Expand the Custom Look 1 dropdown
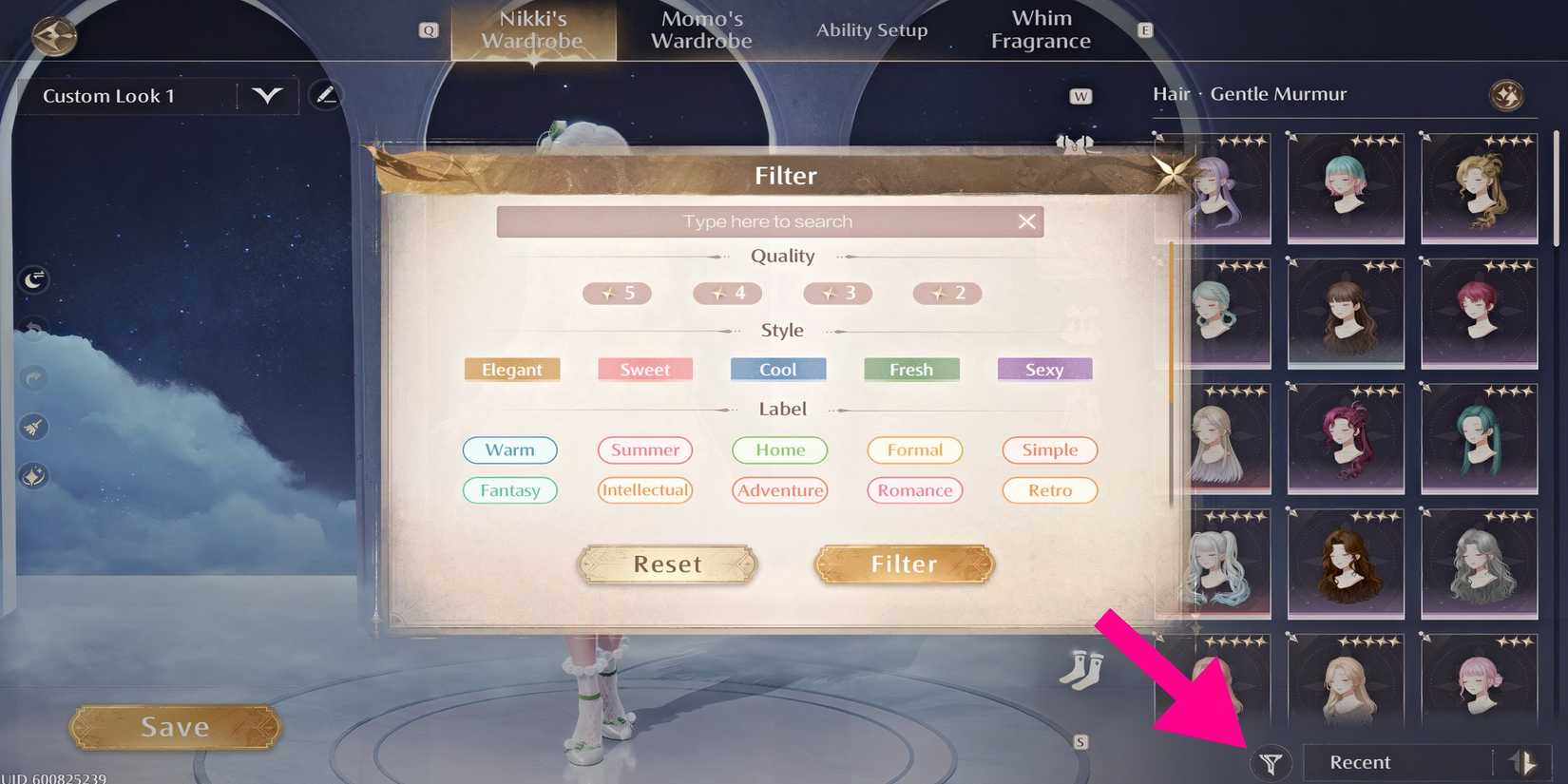The height and width of the screenshot is (784, 1568). (267, 95)
